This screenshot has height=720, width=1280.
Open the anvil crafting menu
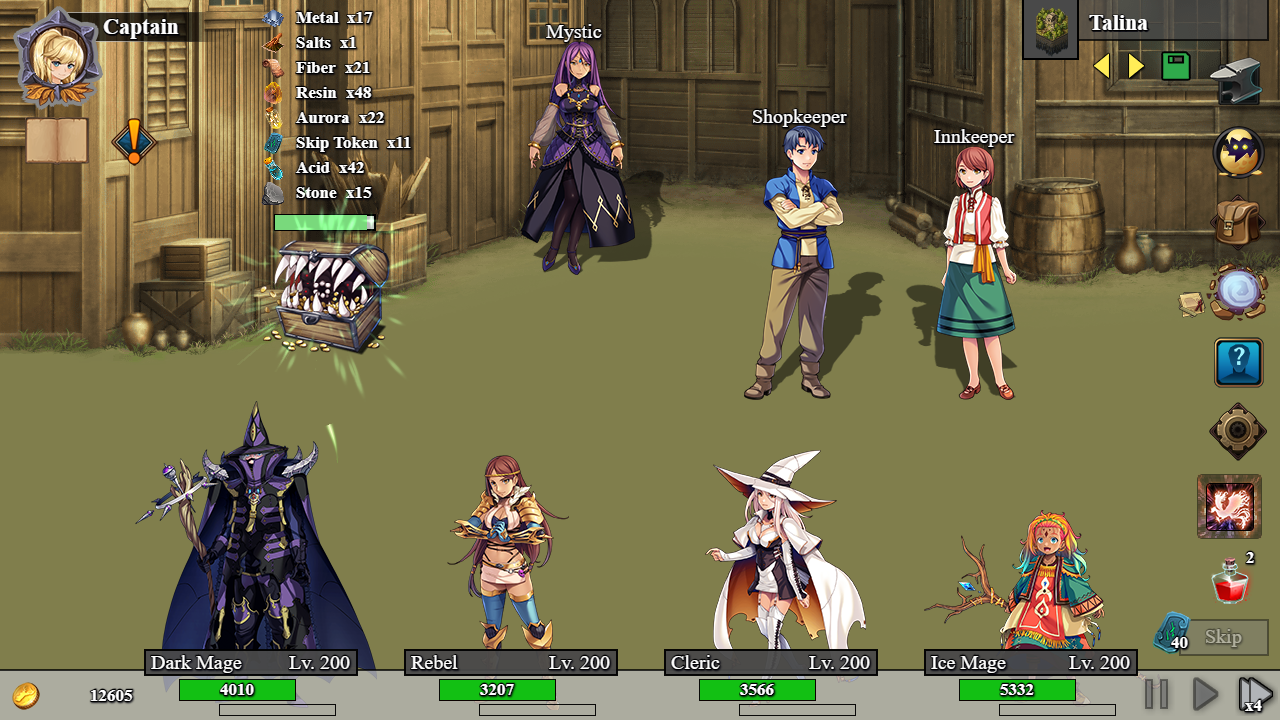(x=1236, y=82)
